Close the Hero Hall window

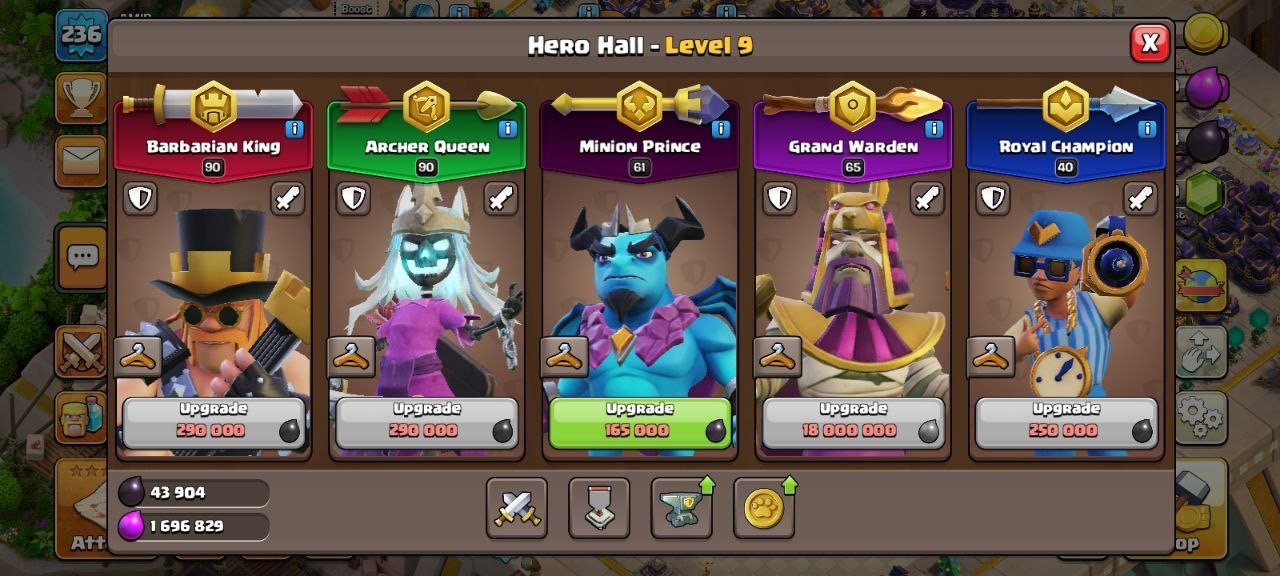pyautogui.click(x=1150, y=43)
